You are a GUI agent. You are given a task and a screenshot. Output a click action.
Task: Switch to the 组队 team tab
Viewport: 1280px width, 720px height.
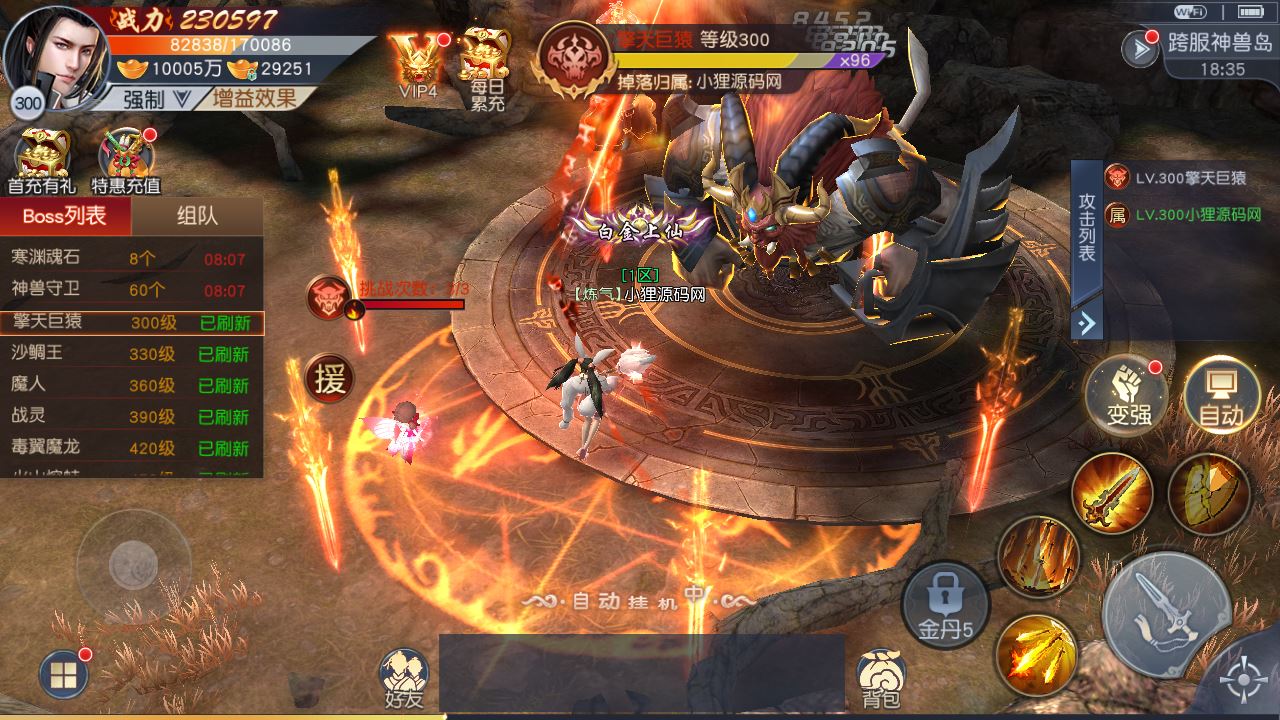pyautogui.click(x=197, y=216)
